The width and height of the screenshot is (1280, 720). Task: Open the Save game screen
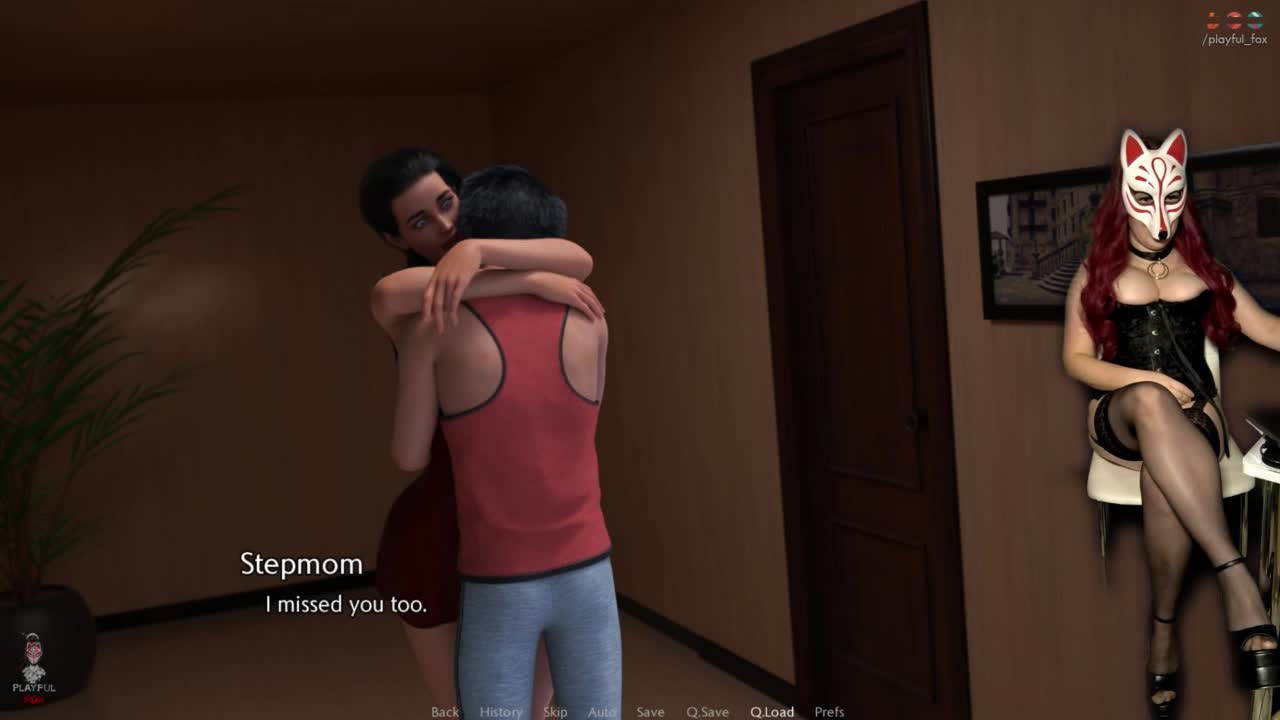click(650, 712)
